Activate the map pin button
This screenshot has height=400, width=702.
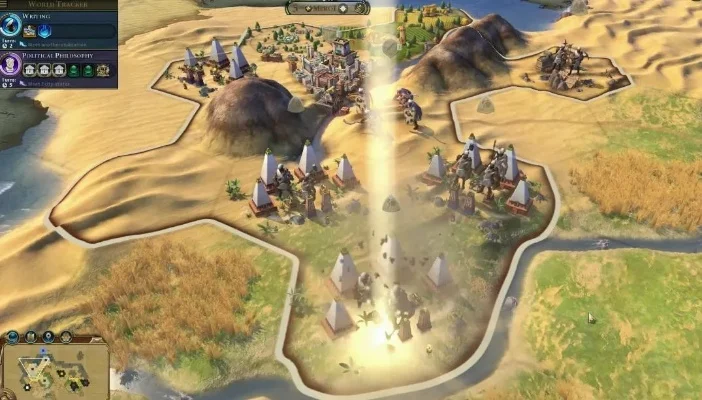pyautogui.click(x=48, y=337)
